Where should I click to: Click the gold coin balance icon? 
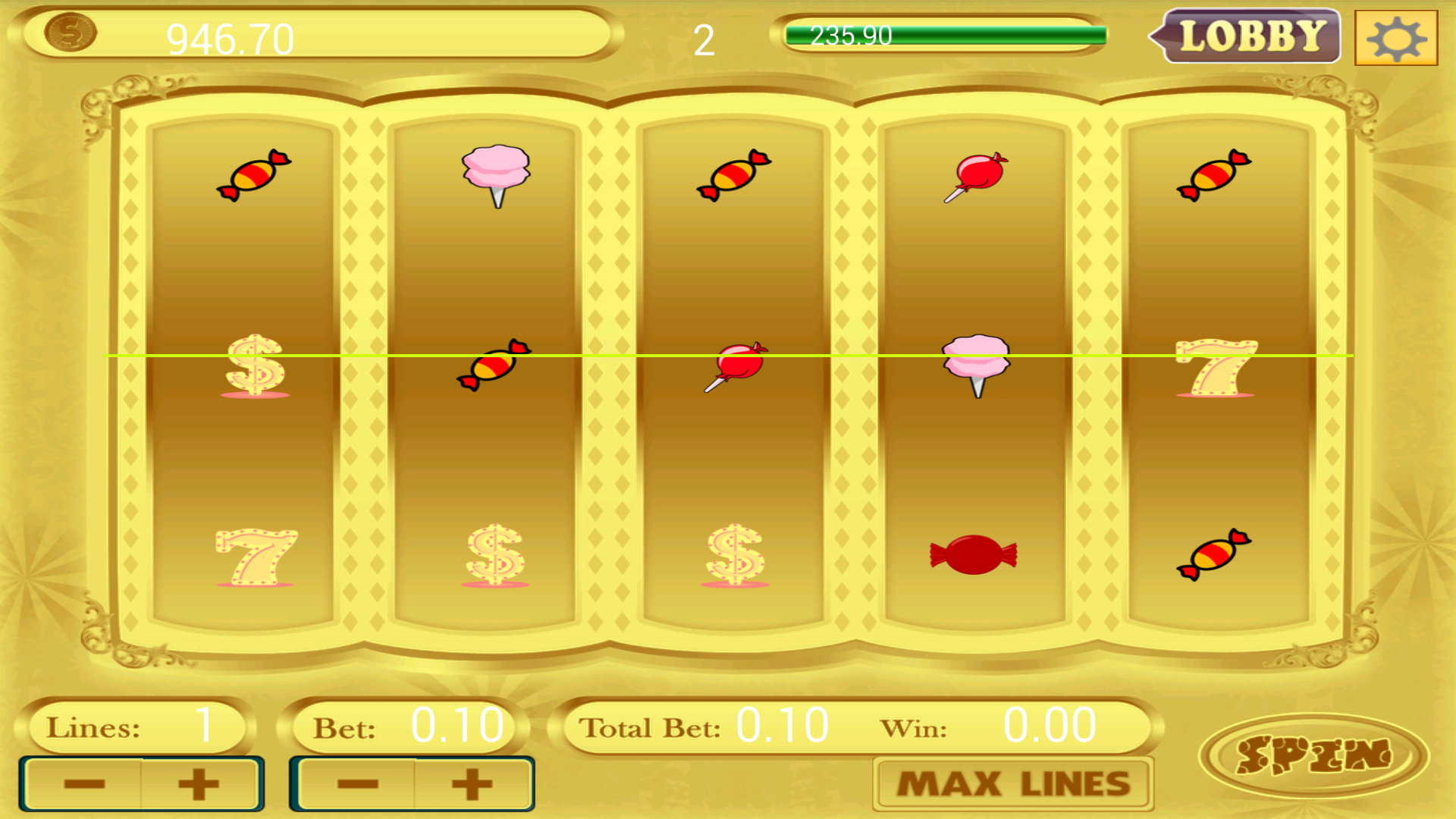coord(70,33)
